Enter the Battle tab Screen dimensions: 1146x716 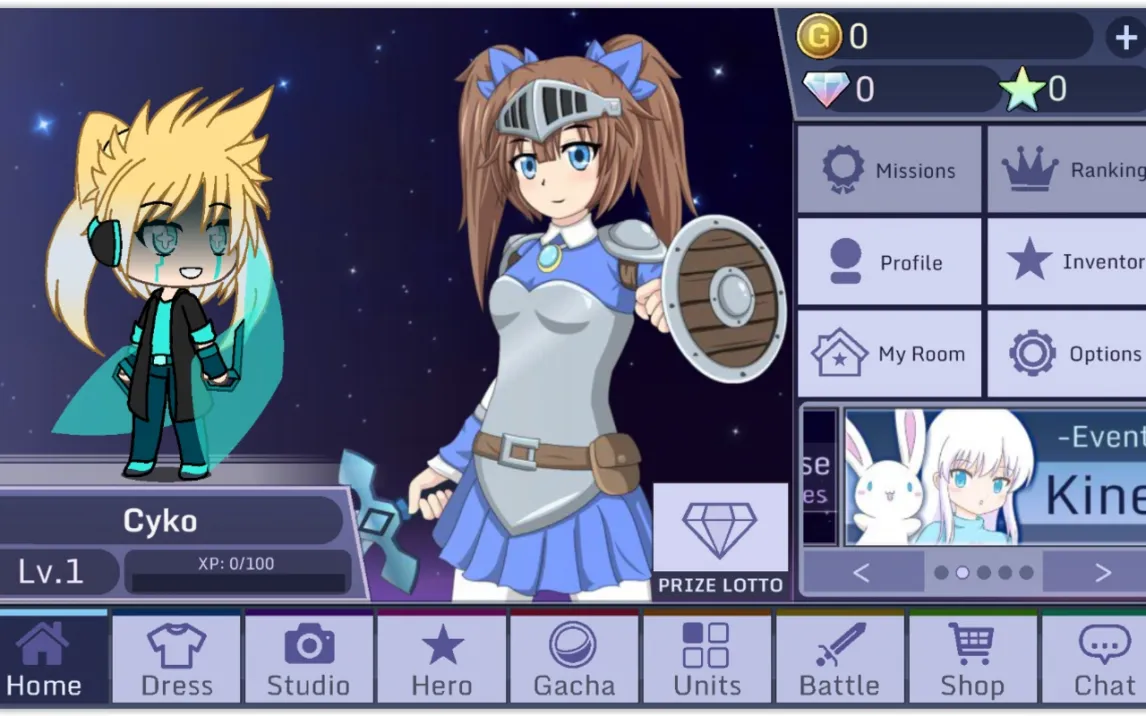(x=839, y=660)
